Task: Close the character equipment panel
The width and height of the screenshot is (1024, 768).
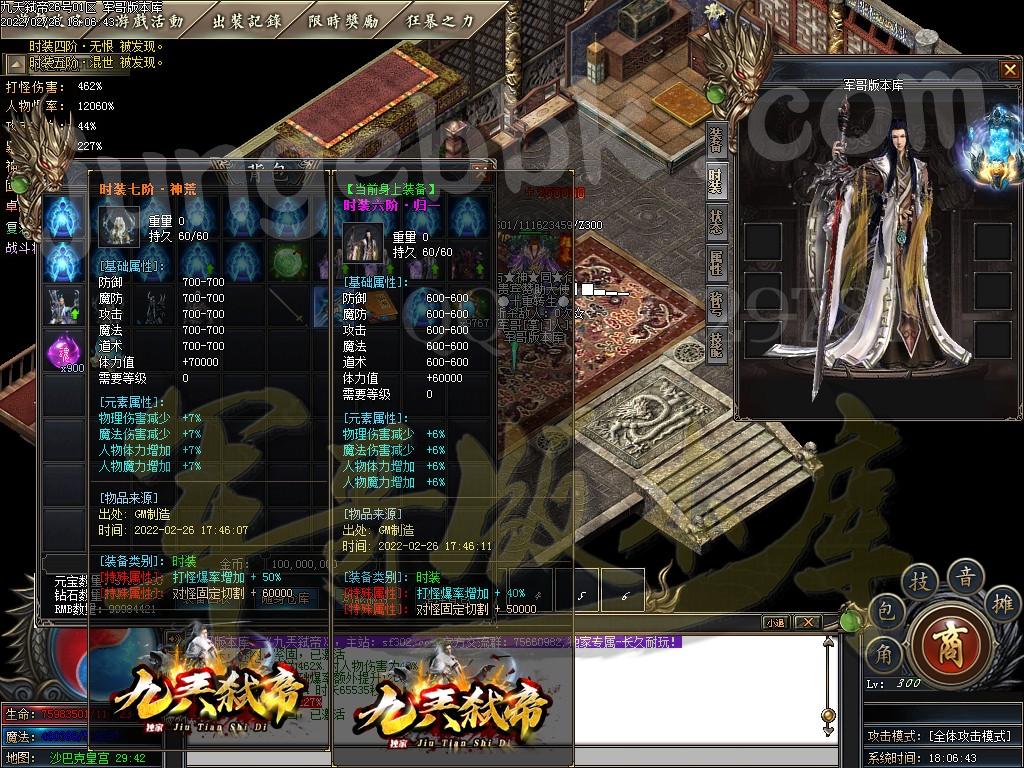Action: click(1009, 70)
